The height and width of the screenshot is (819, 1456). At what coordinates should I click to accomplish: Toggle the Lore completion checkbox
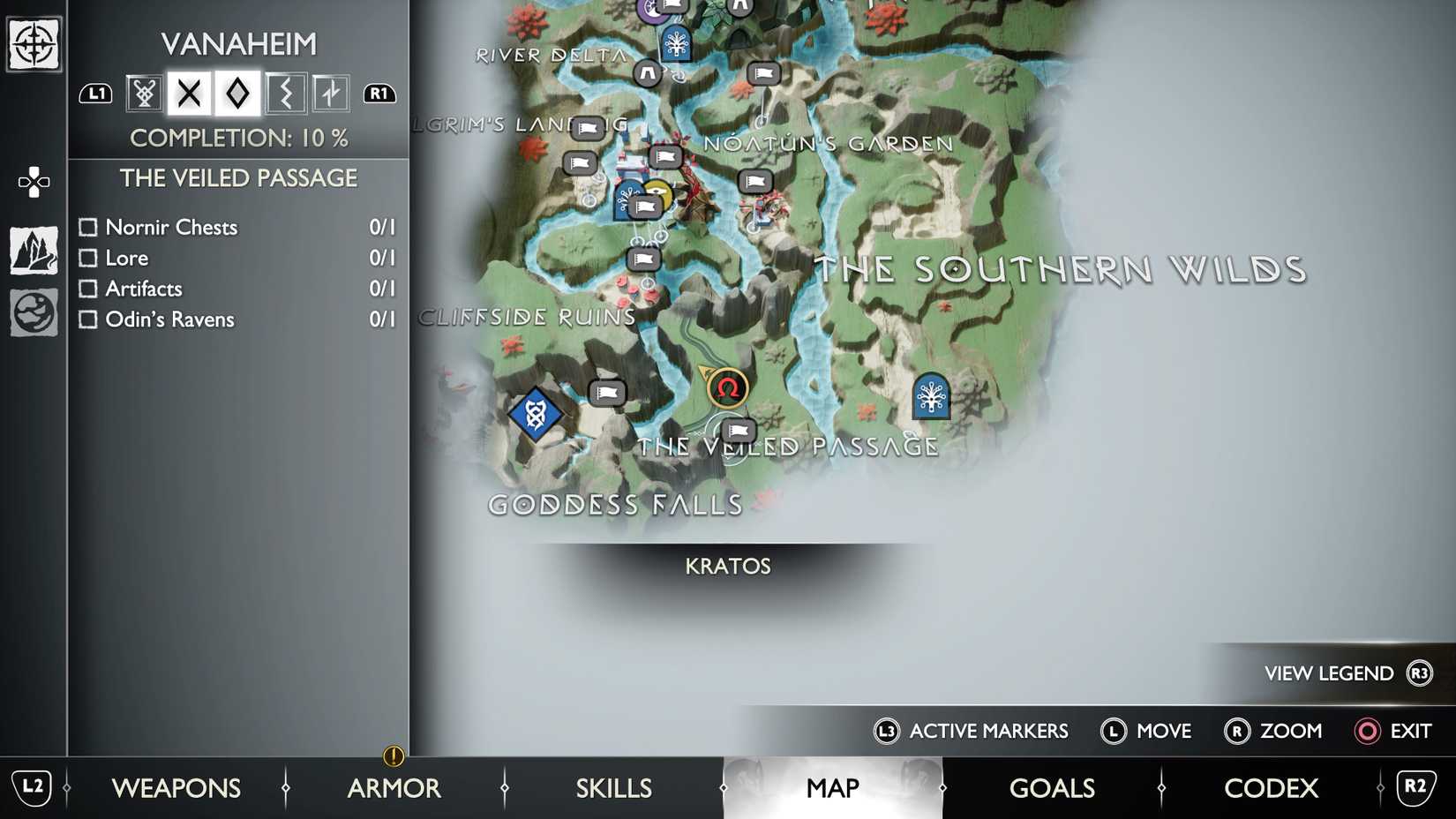(88, 258)
